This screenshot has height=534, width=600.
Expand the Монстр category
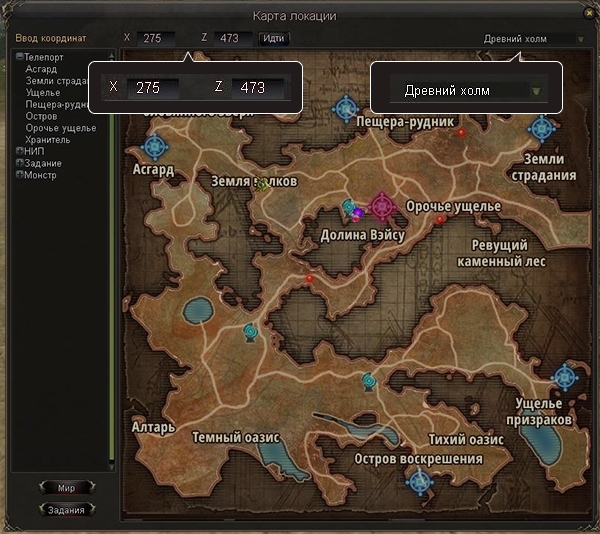click(x=19, y=175)
